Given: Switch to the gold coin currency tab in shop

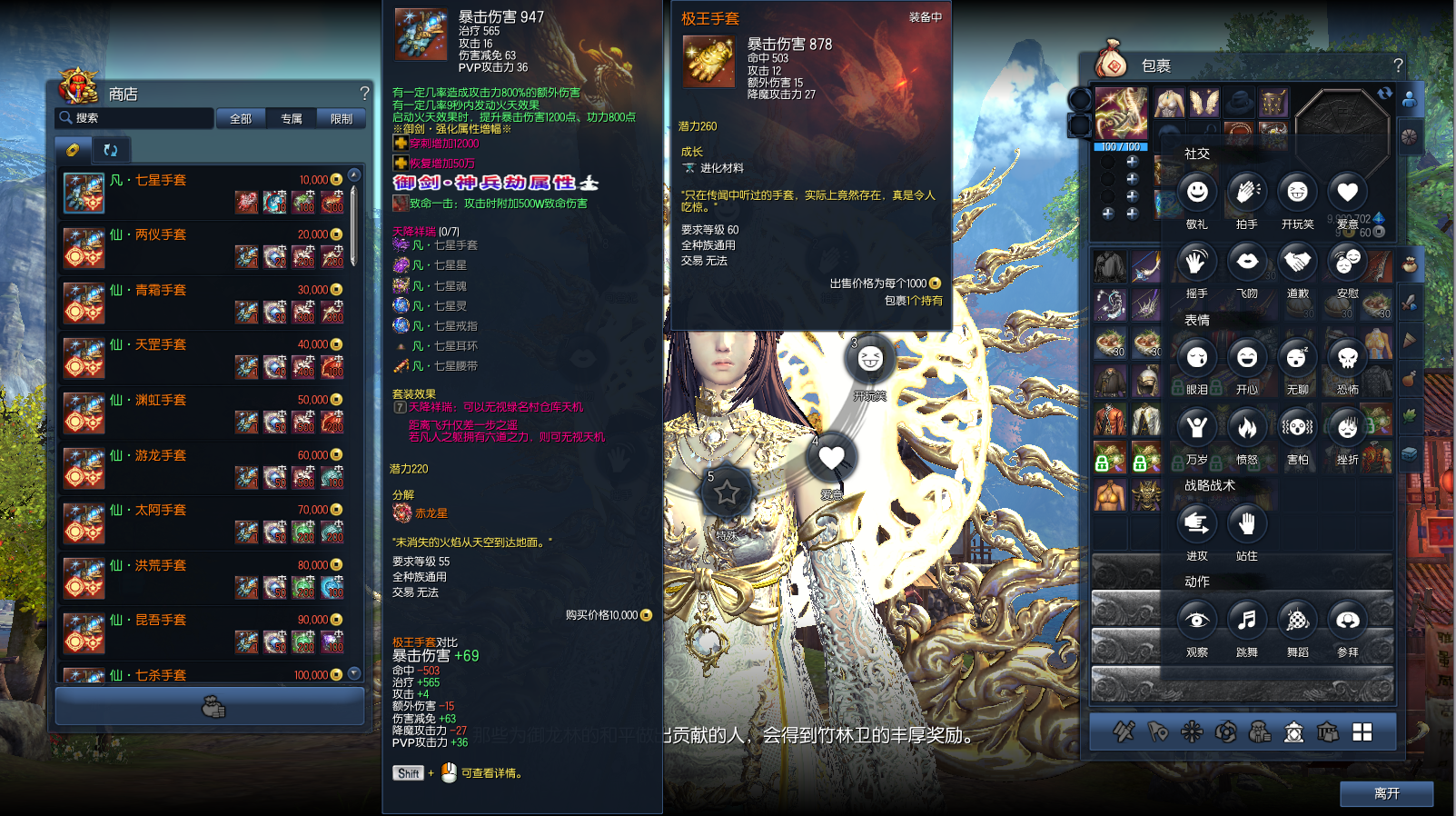Looking at the screenshot, I should [73, 149].
